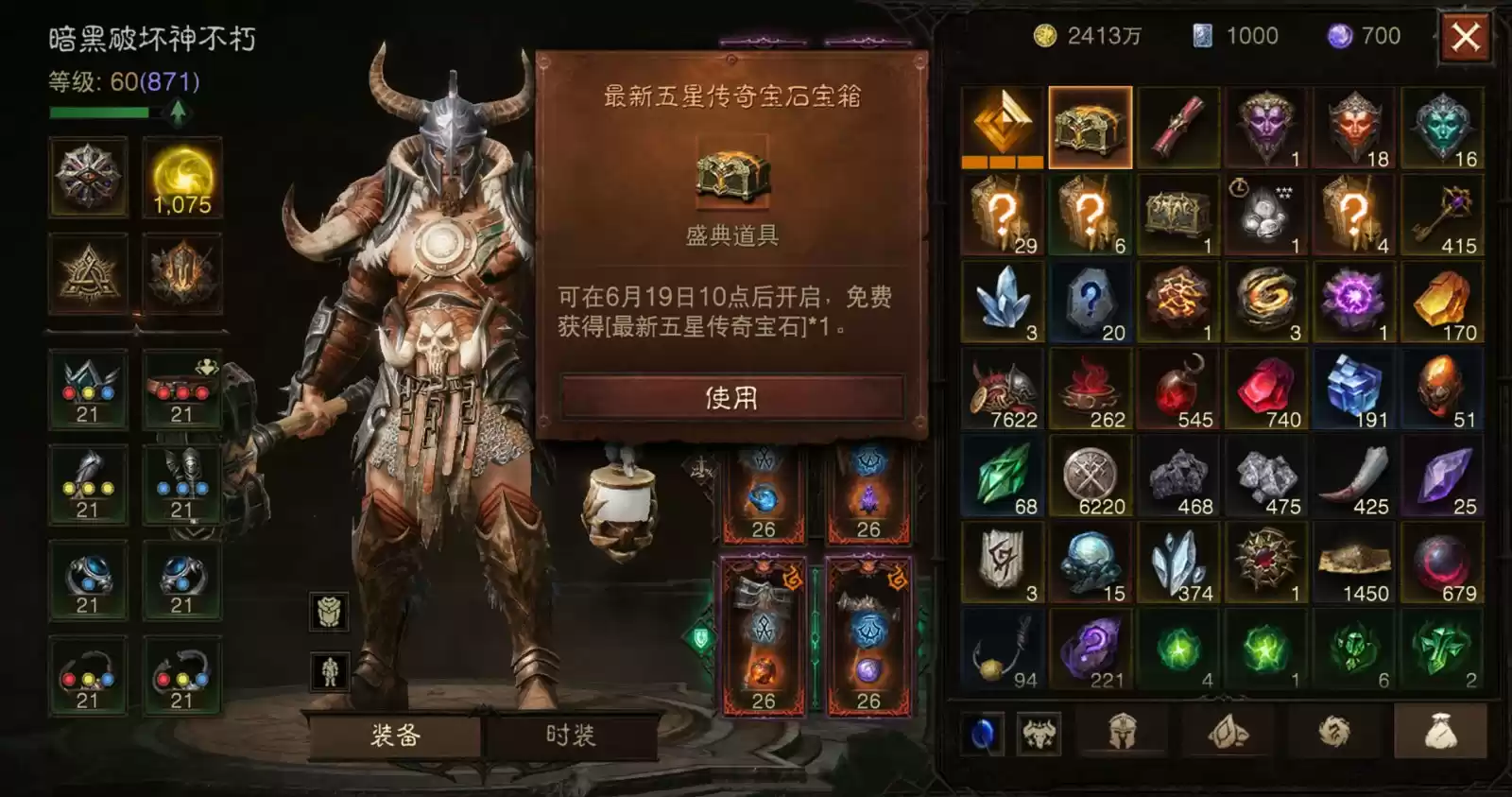Click the red legendary gem stack of 740
This screenshot has height=797, width=1512.
click(x=1268, y=389)
